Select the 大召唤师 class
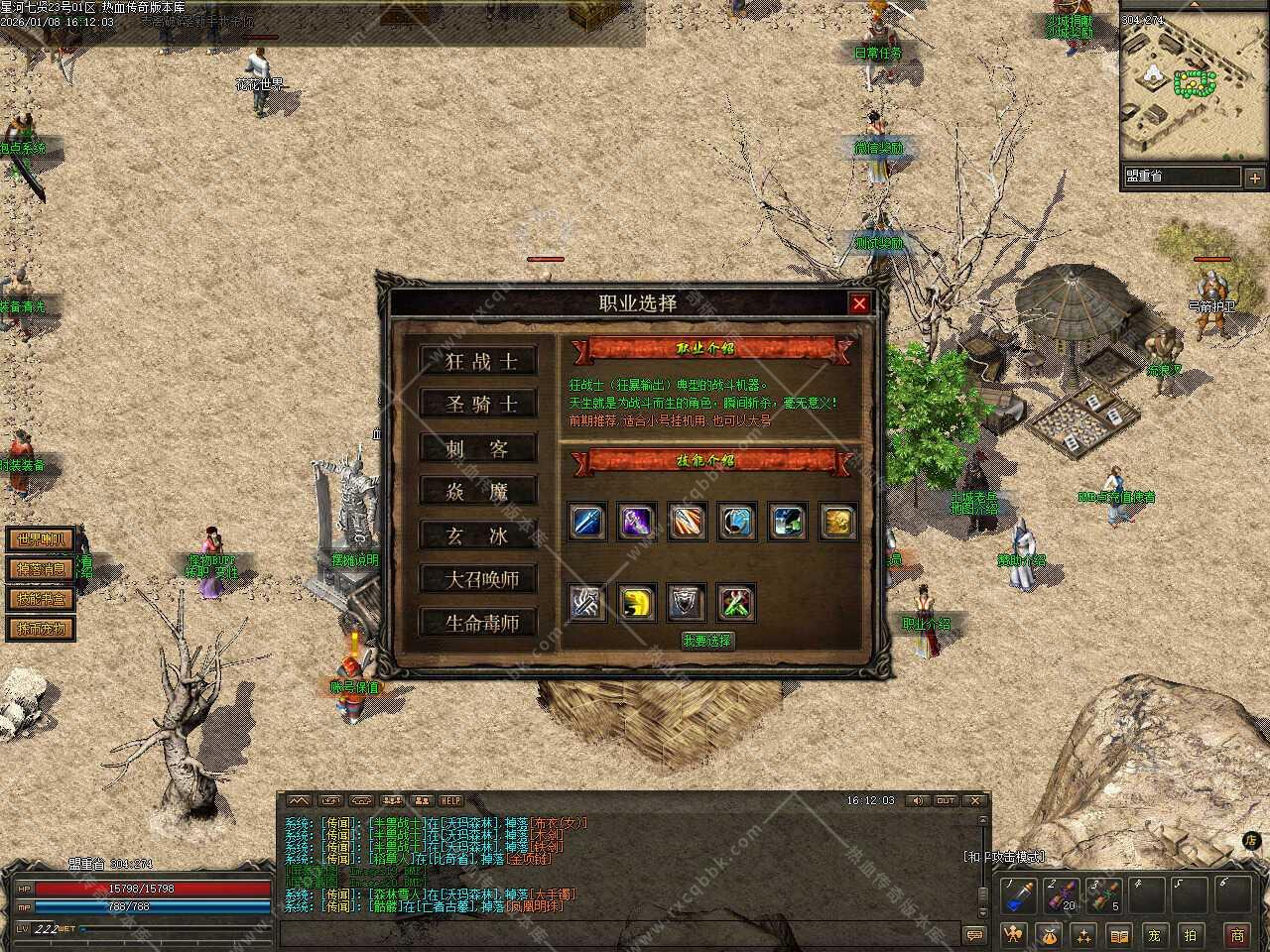 click(x=478, y=579)
